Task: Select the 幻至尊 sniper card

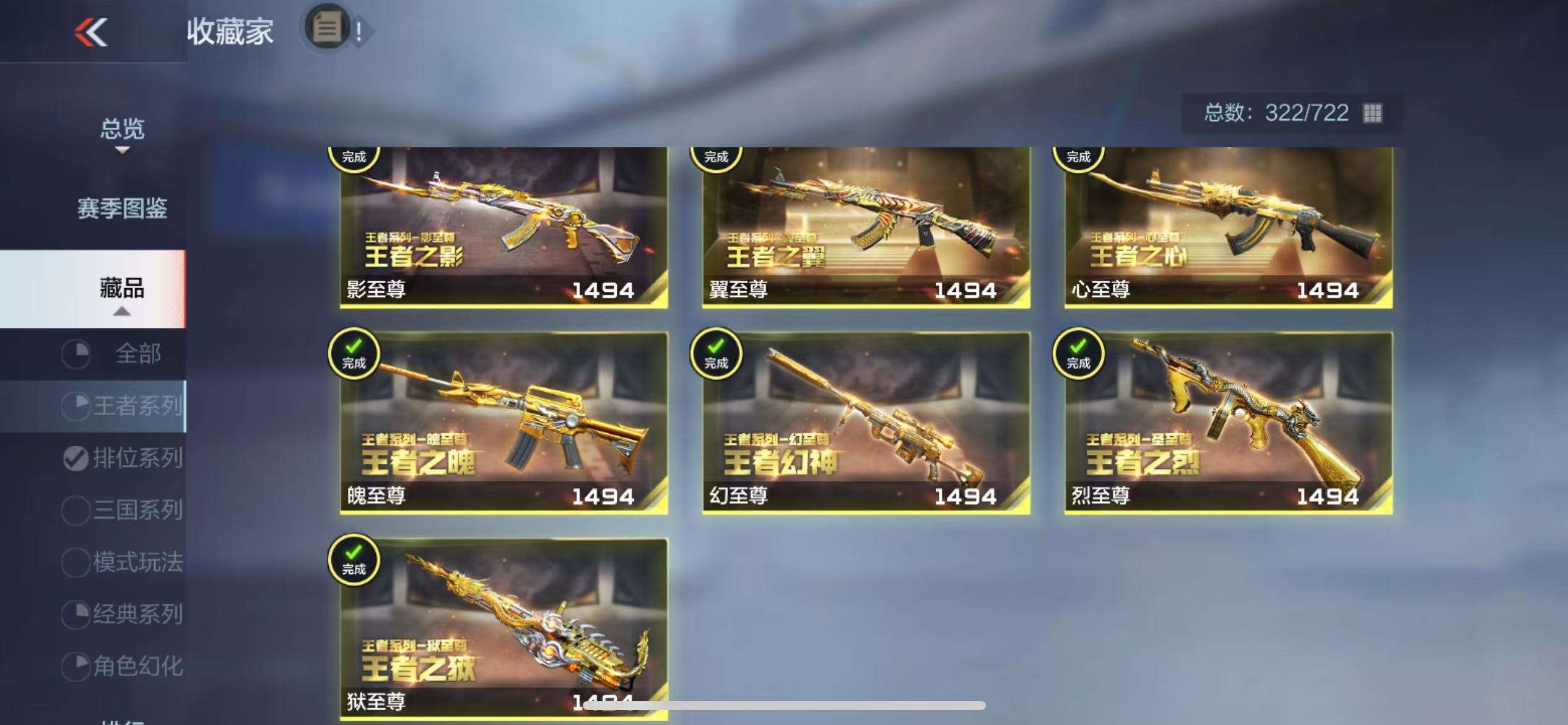Action: click(866, 423)
